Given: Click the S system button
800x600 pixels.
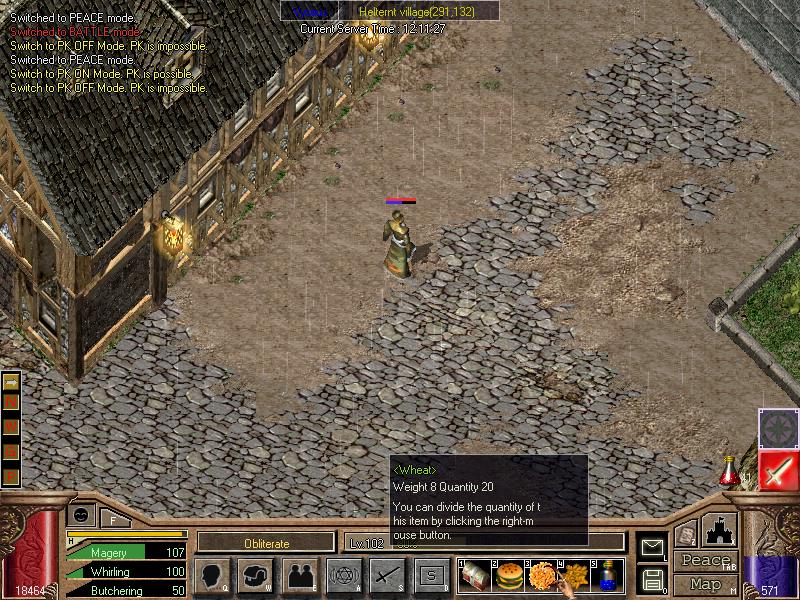Looking at the screenshot, I should click(x=431, y=575).
